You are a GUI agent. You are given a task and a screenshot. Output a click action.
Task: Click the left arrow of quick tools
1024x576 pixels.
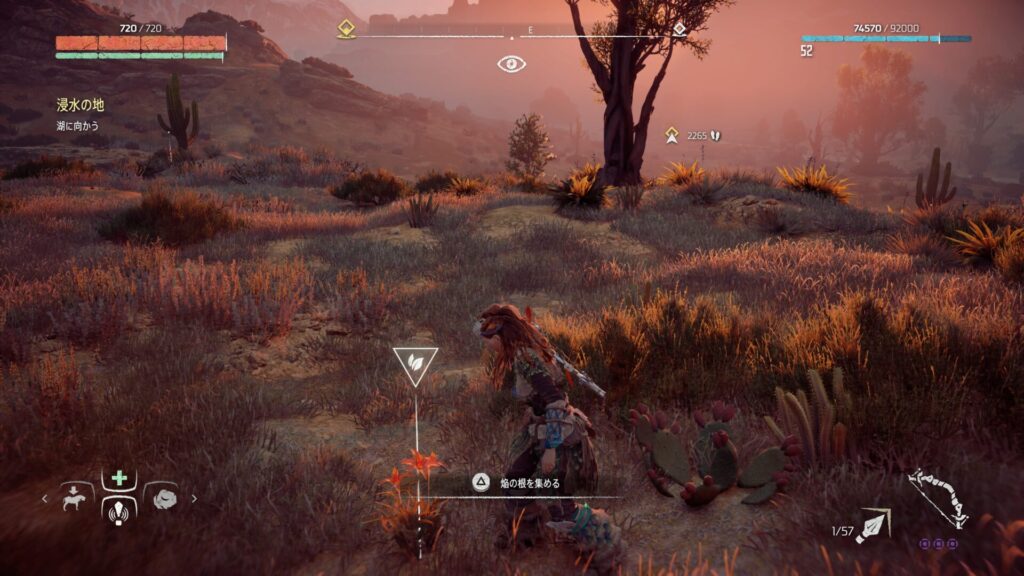tap(44, 498)
